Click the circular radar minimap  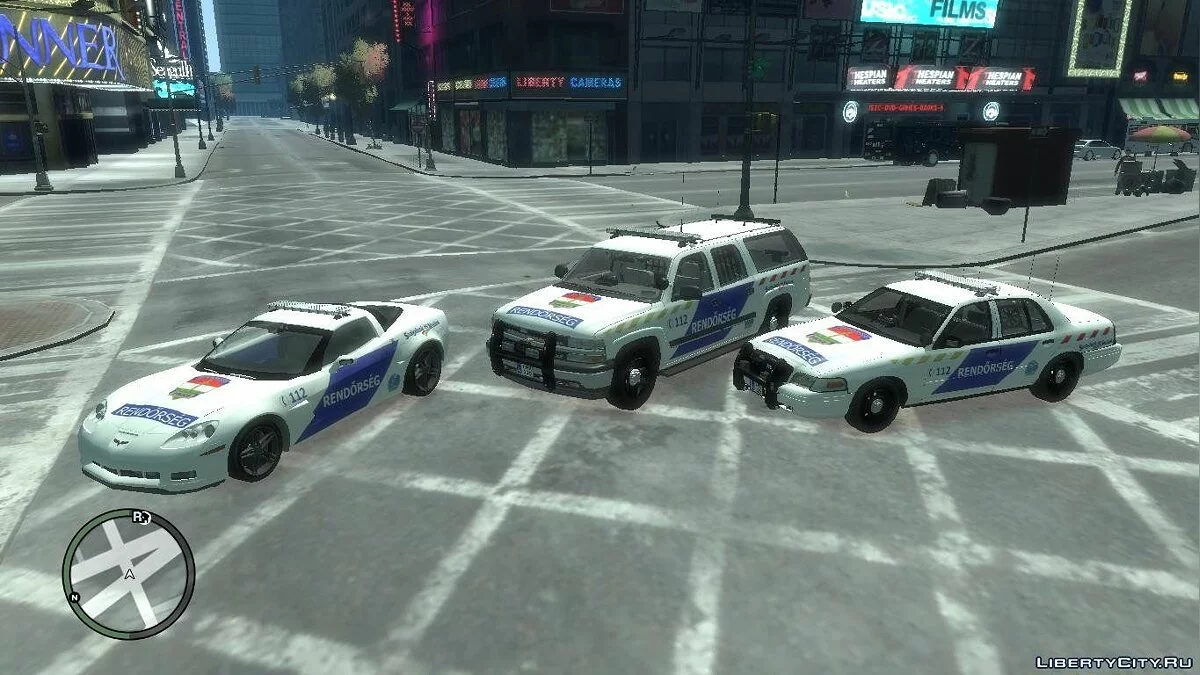[128, 573]
